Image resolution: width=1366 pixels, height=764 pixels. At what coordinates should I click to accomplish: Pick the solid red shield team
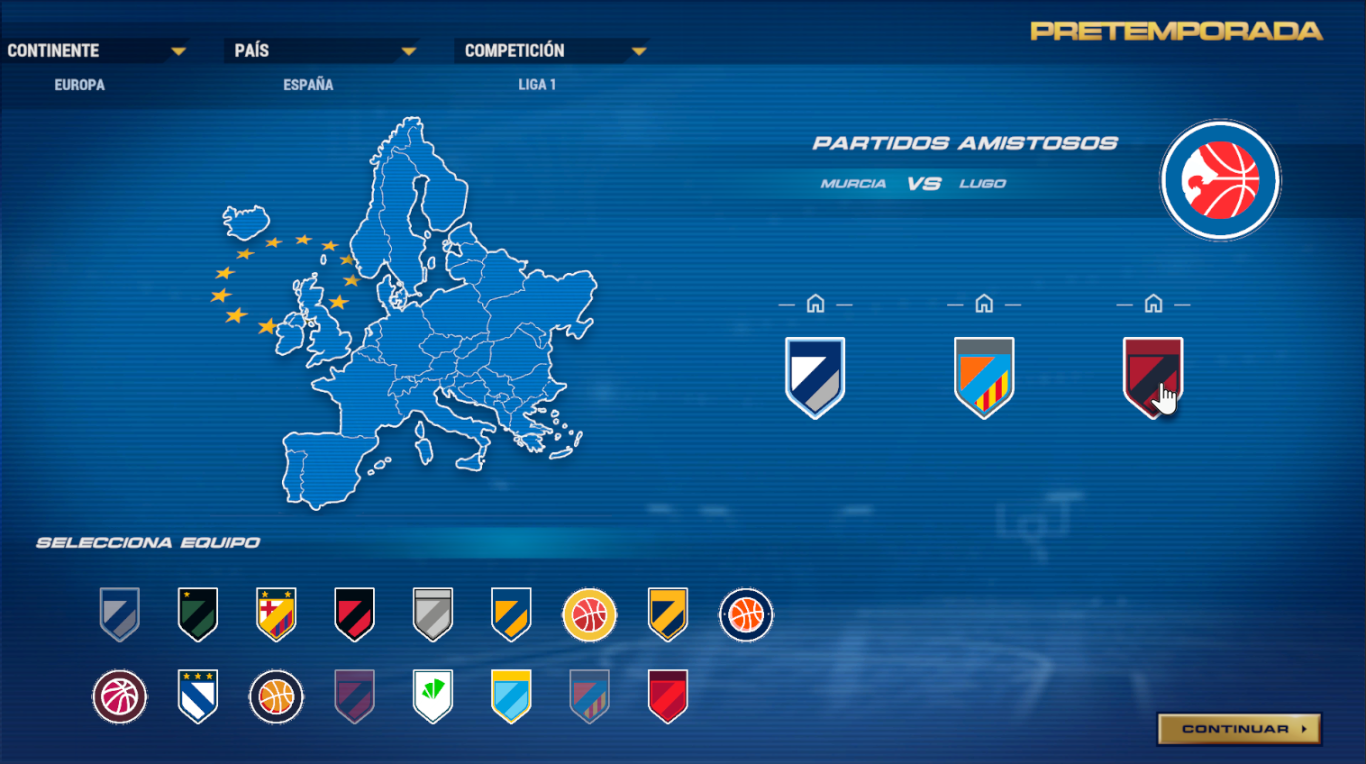(x=668, y=696)
